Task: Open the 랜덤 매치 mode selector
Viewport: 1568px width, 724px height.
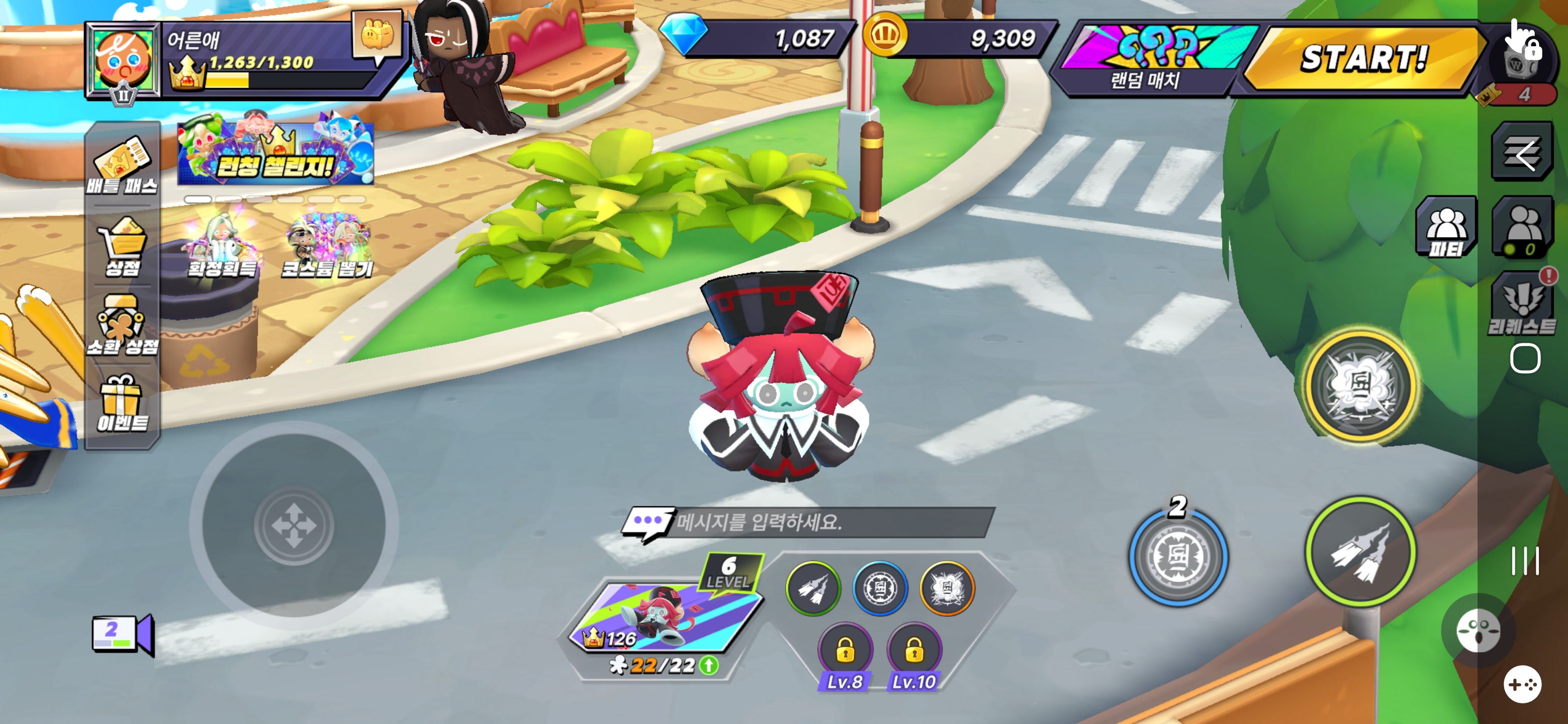Action: click(1148, 60)
